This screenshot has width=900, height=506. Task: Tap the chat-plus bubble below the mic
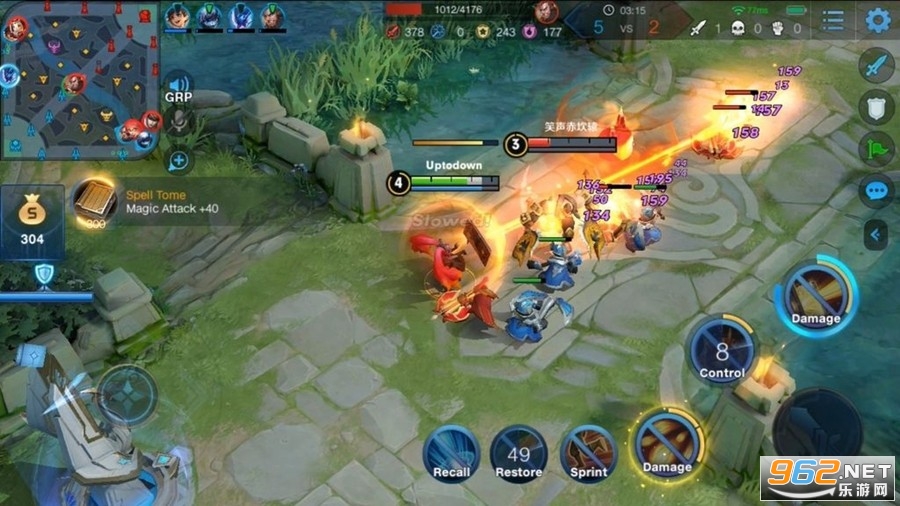[x=179, y=159]
